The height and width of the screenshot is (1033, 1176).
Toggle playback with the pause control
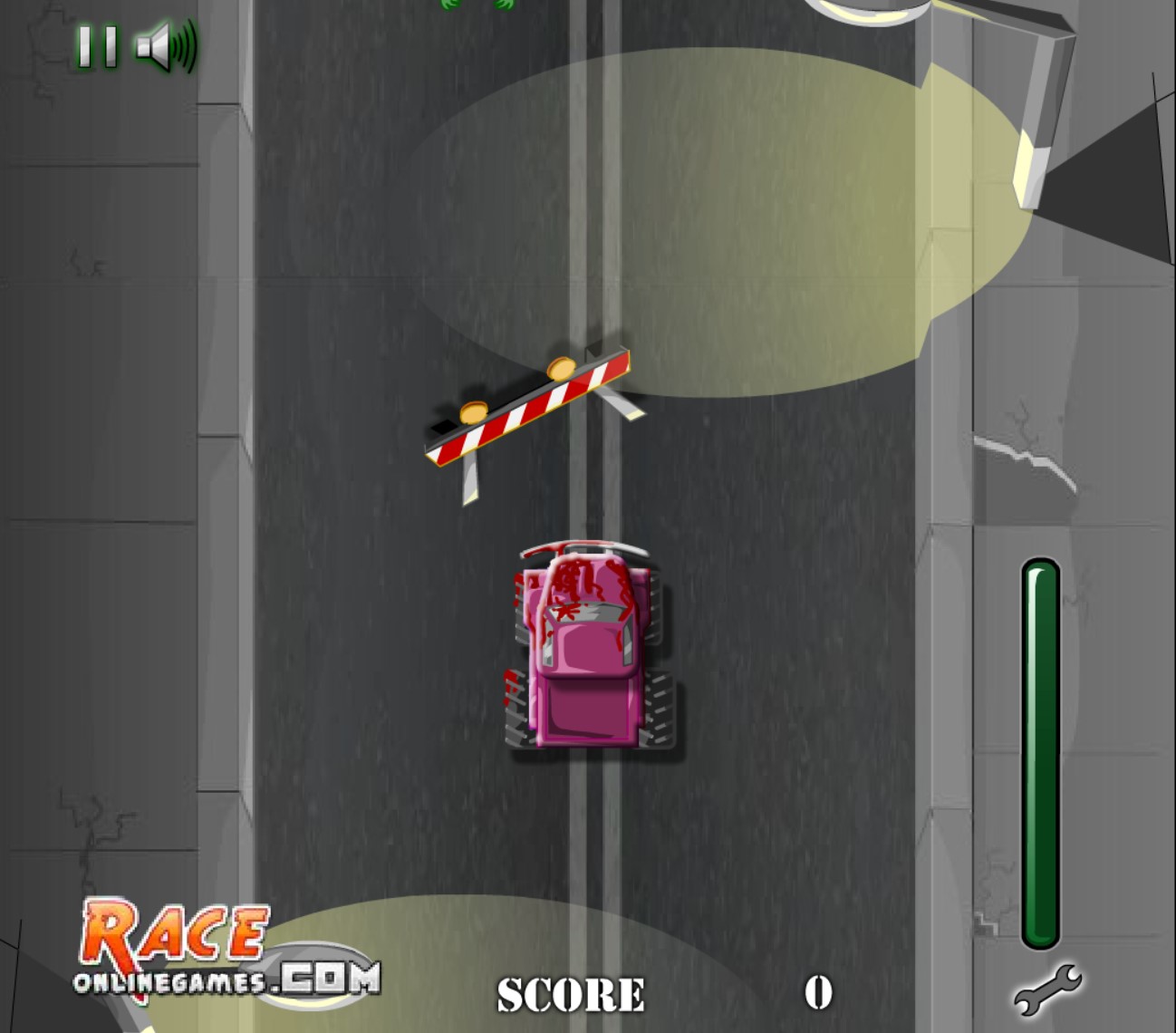pos(97,47)
